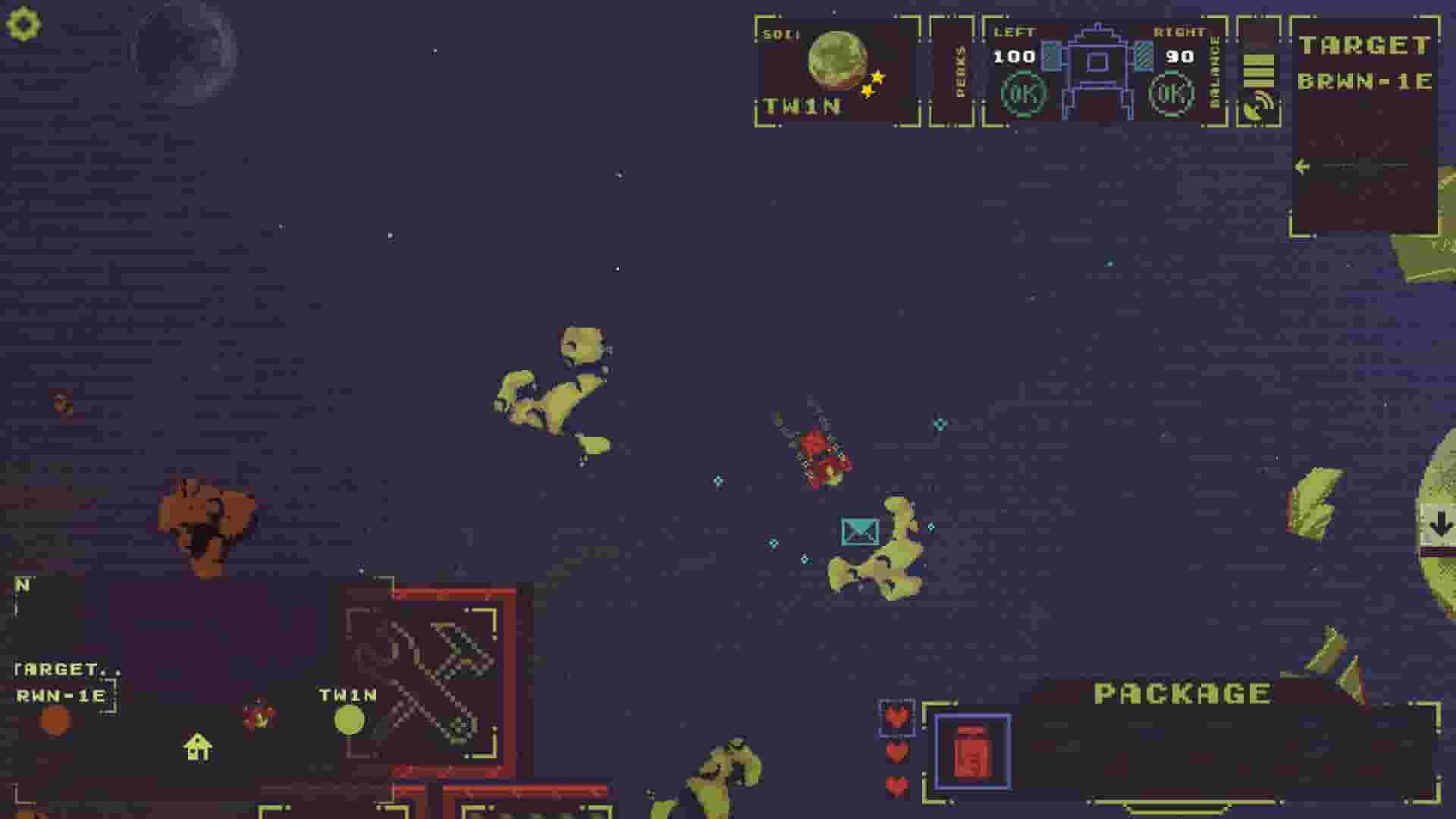
Task: Pick up the mail envelope icon in space
Action: pyautogui.click(x=859, y=531)
